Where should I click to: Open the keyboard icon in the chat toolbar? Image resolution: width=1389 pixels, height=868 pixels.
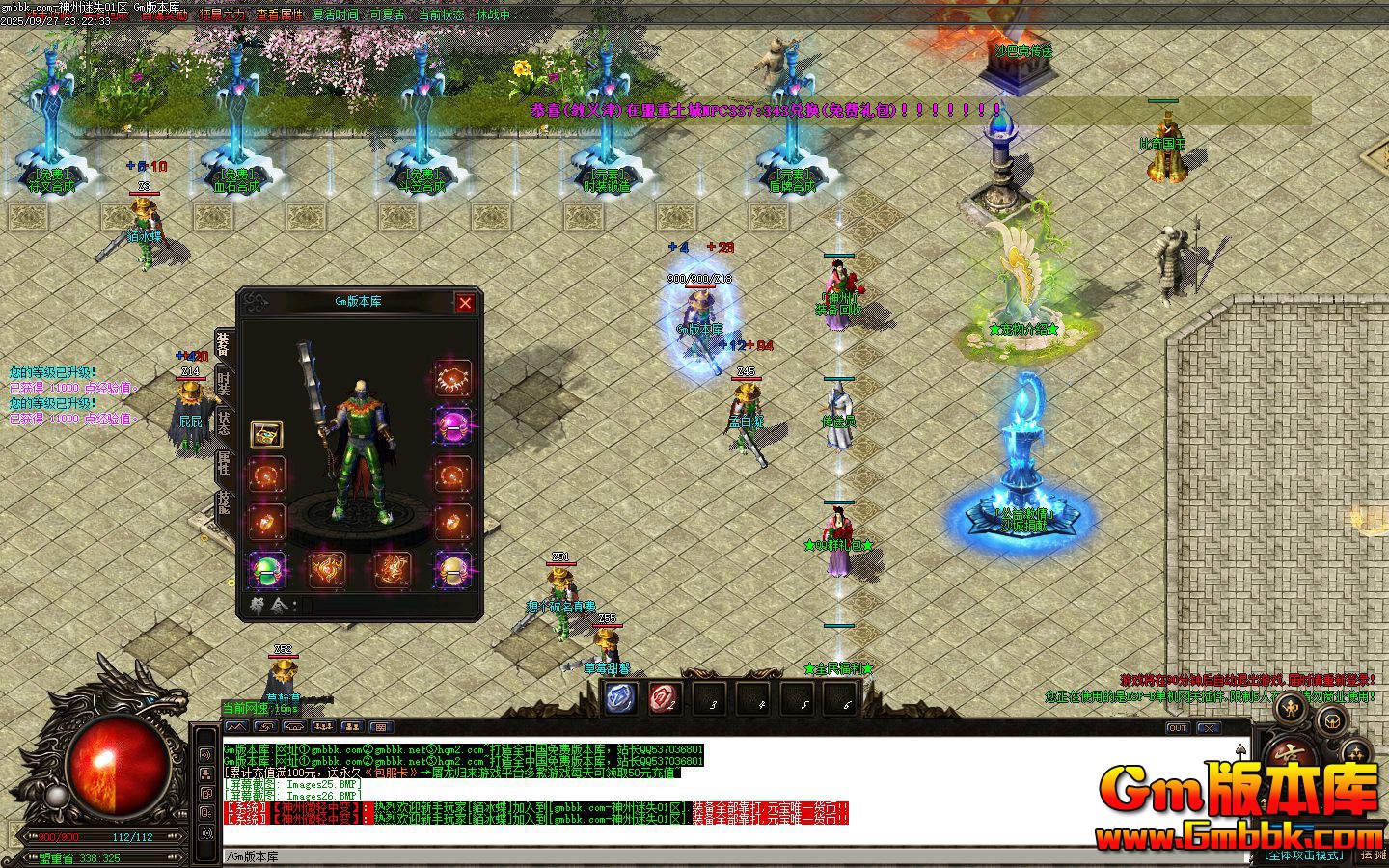pyautogui.click(x=381, y=727)
